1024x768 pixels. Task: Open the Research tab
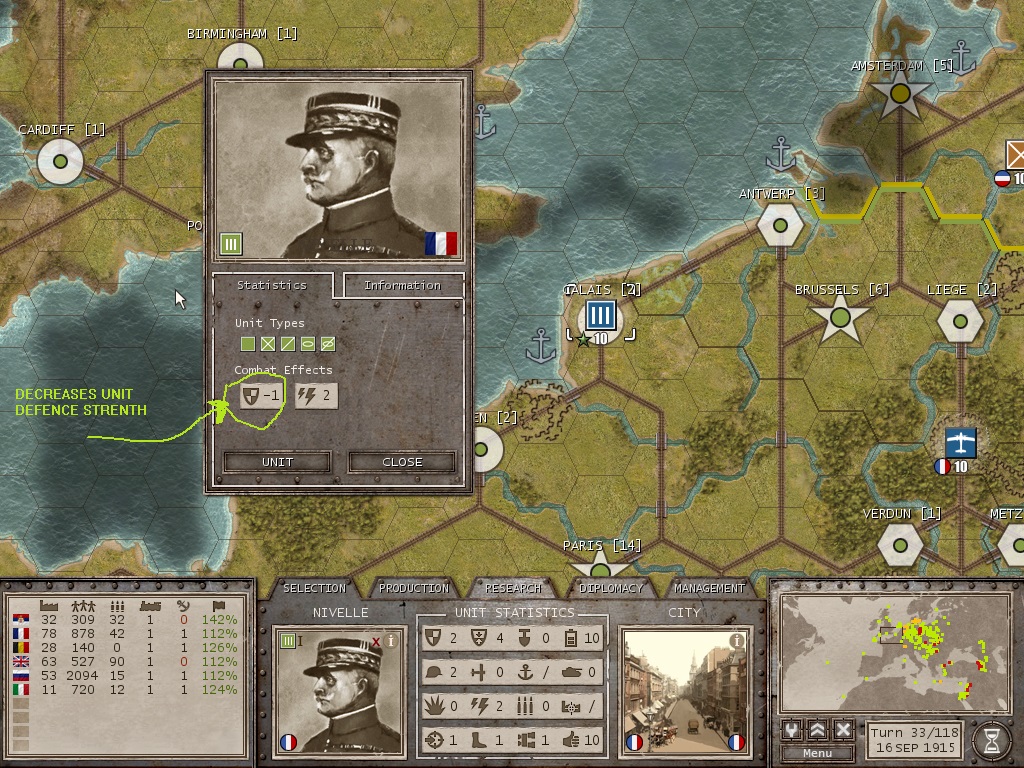(x=512, y=588)
